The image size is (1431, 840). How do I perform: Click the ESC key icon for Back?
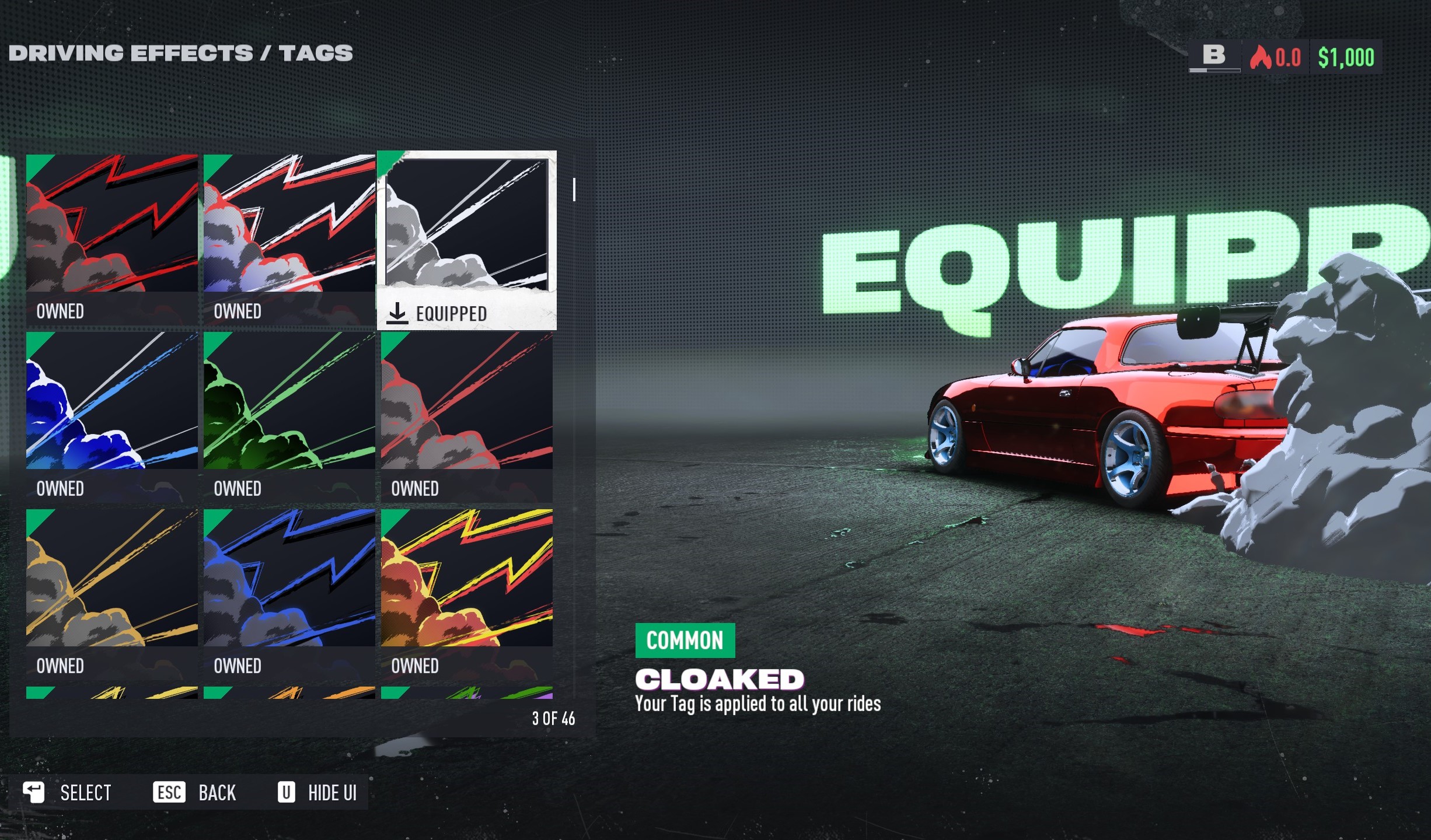click(x=170, y=792)
